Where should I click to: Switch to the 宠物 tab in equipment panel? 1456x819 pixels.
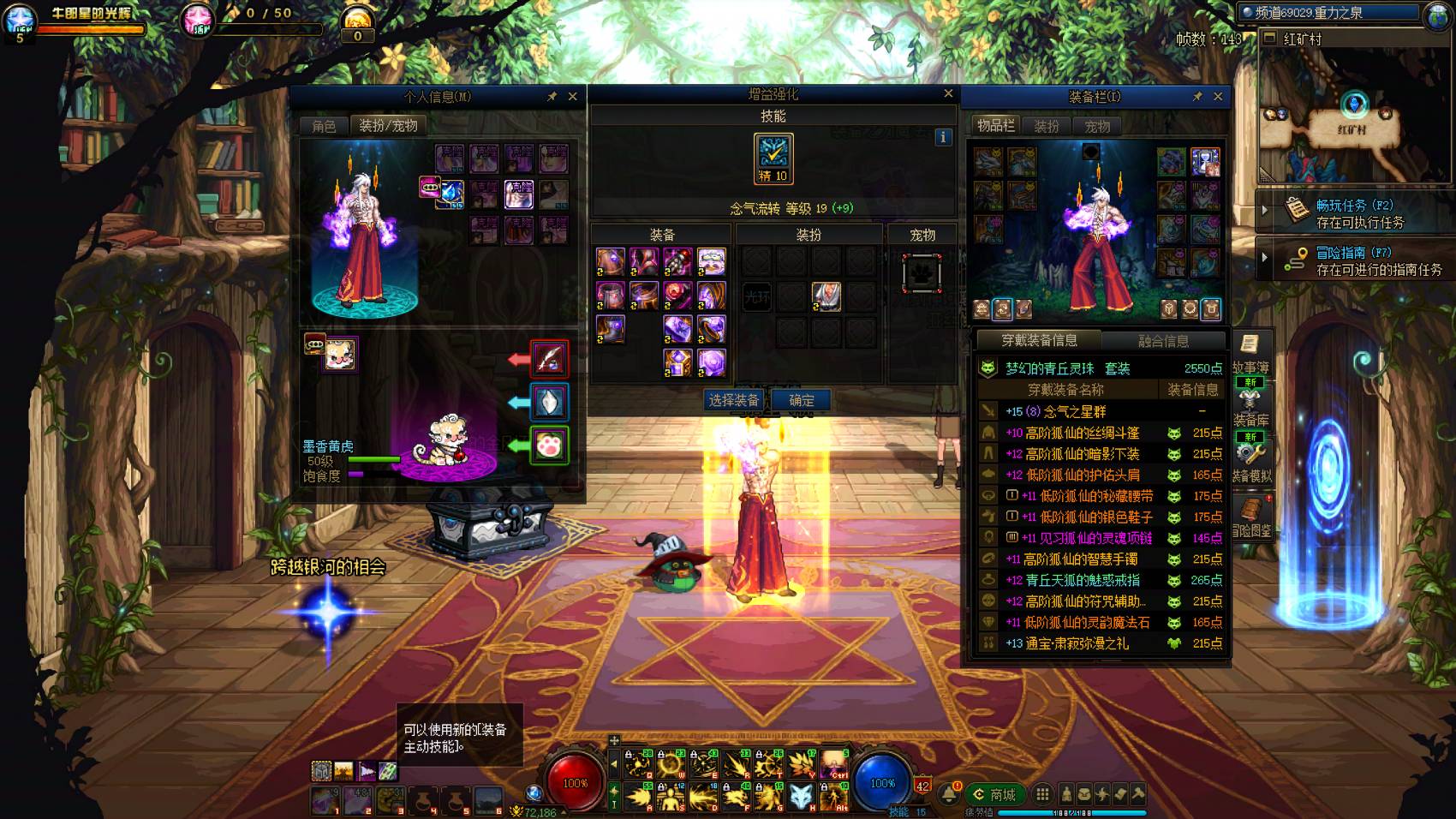1097,126
